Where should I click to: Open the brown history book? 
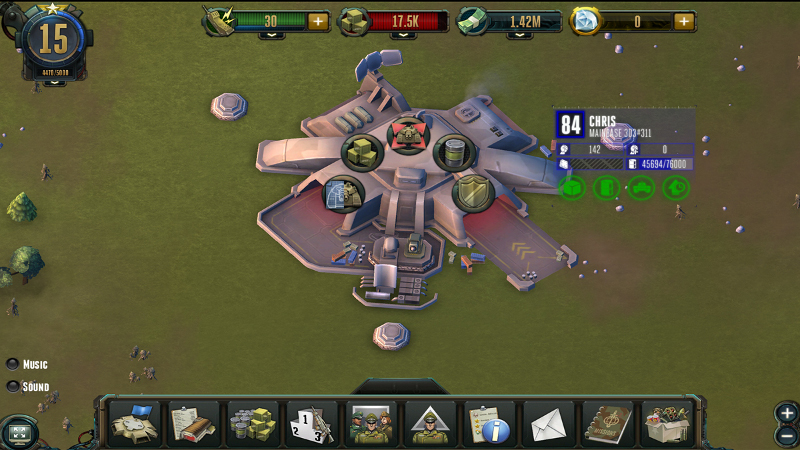[608, 423]
